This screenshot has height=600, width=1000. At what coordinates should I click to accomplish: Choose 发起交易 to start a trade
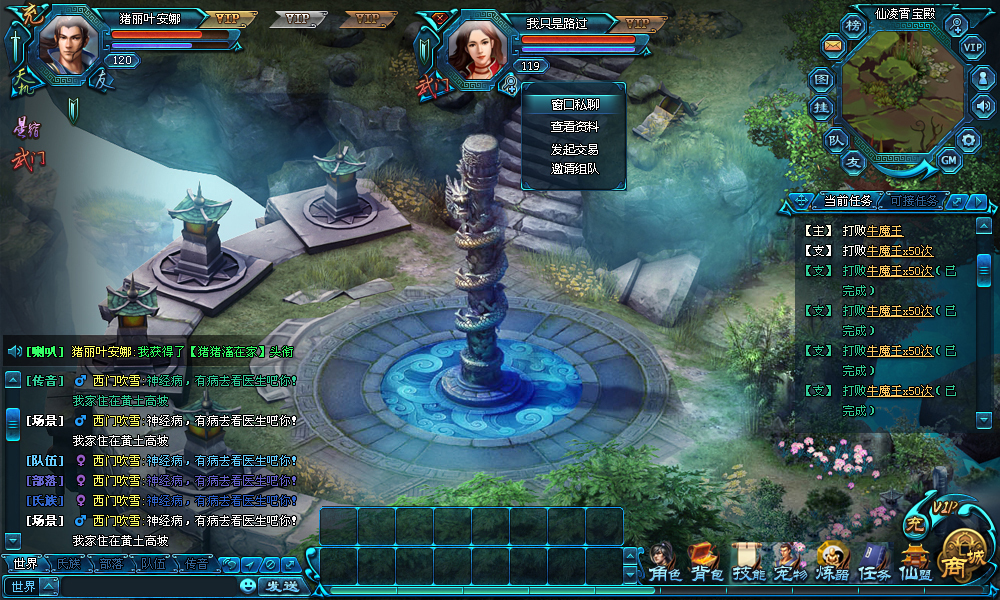[x=574, y=149]
